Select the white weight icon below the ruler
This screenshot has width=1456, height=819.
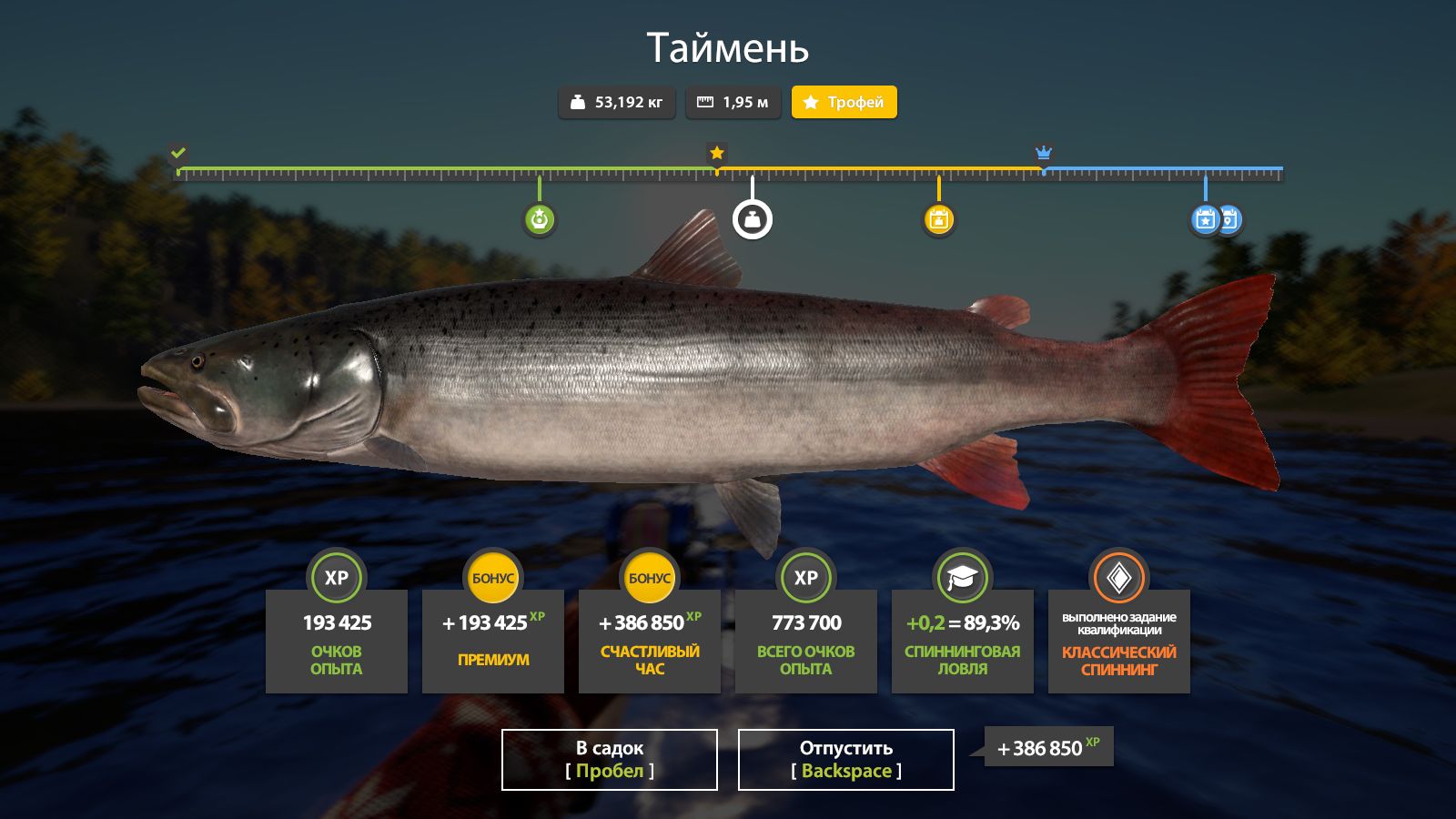pos(752,219)
